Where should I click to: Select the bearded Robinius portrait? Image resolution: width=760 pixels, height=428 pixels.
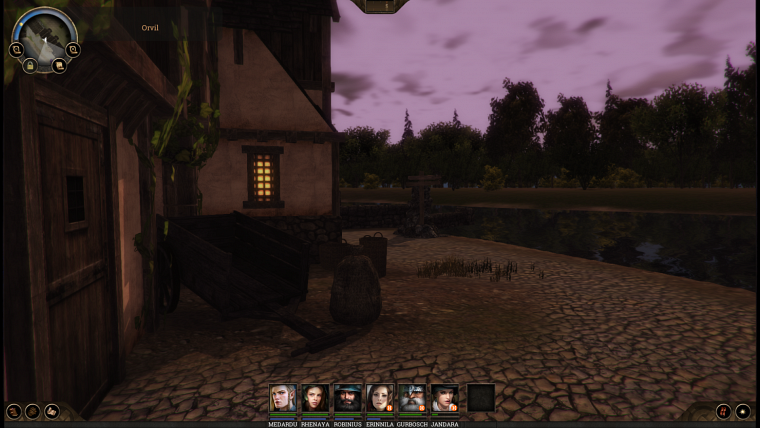(x=348, y=398)
